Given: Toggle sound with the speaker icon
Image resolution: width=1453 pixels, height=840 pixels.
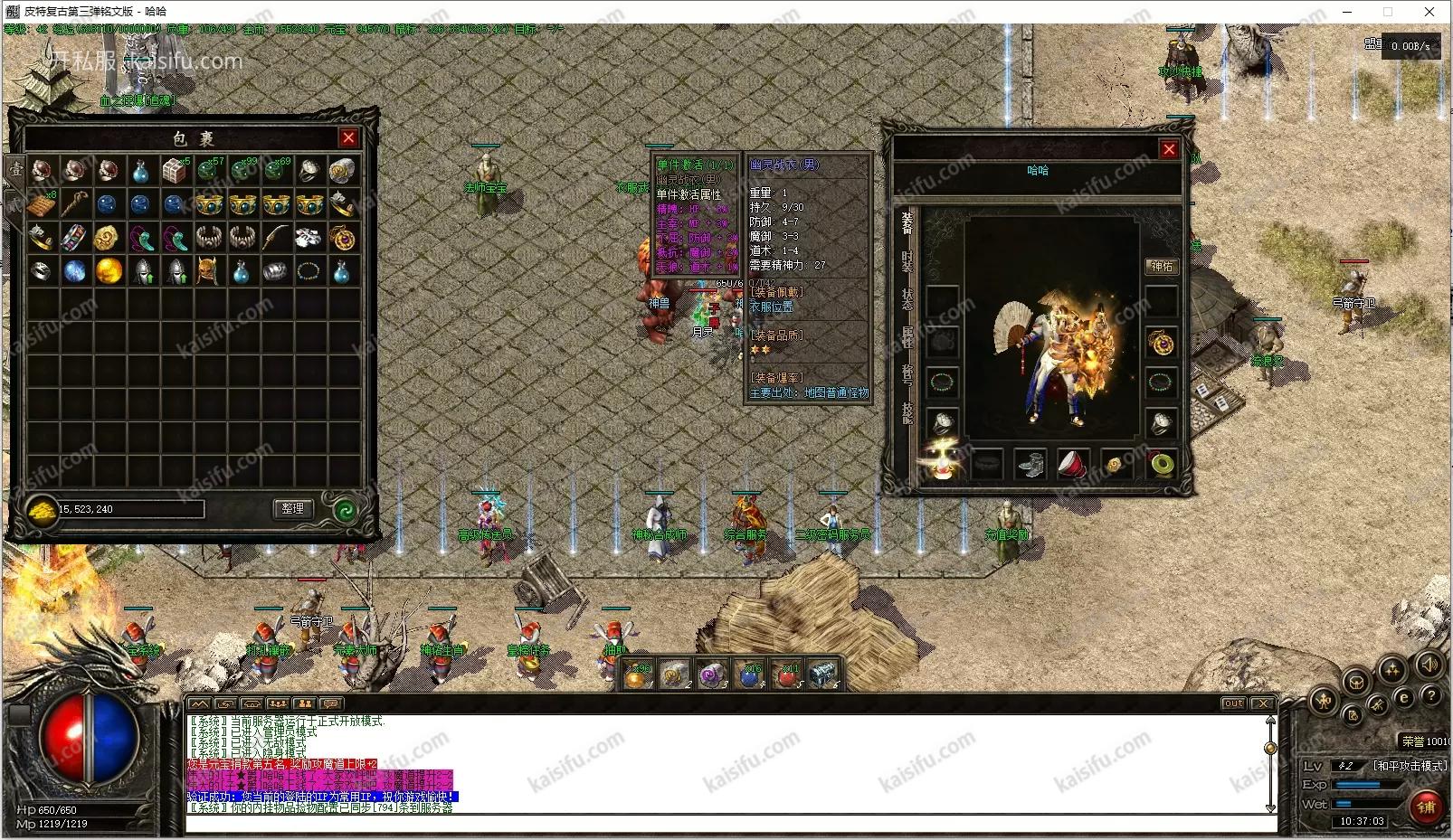Looking at the screenshot, I should (1429, 665).
